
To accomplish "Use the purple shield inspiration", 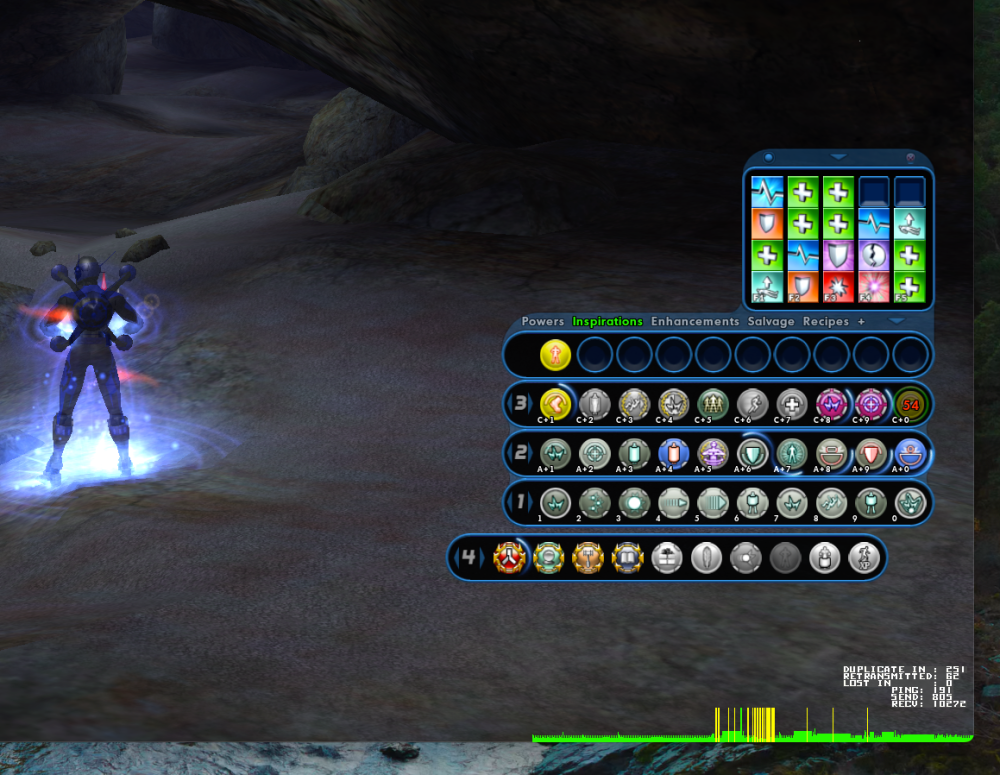I will point(838,255).
